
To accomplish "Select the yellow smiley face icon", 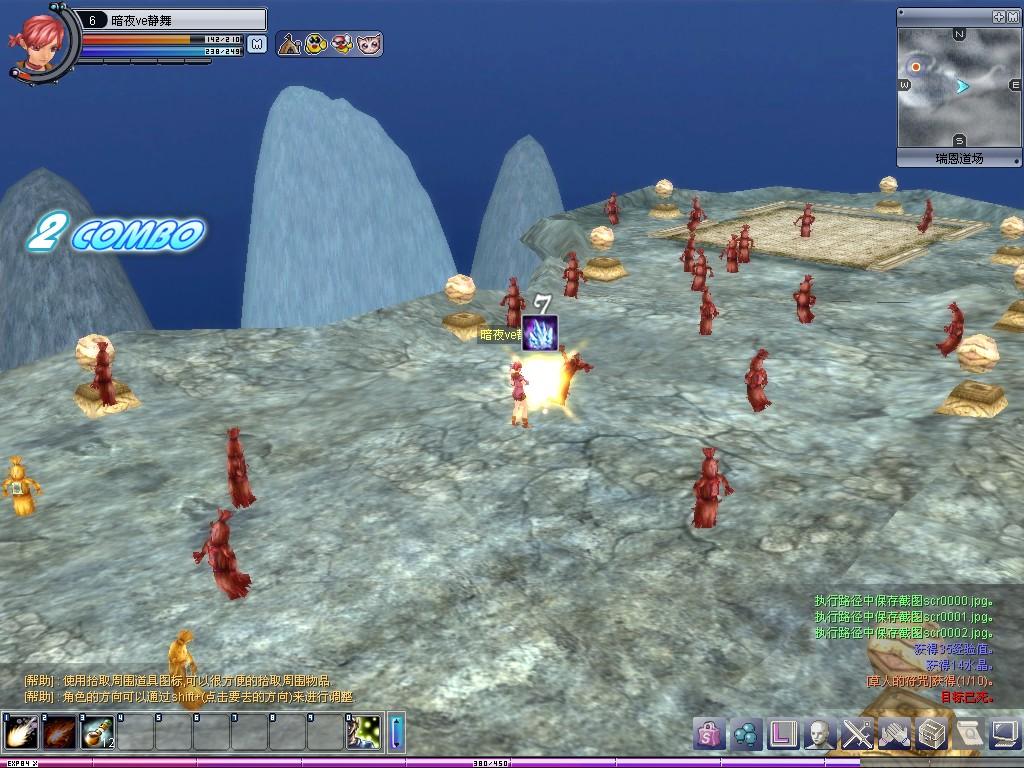I will click(x=316, y=44).
